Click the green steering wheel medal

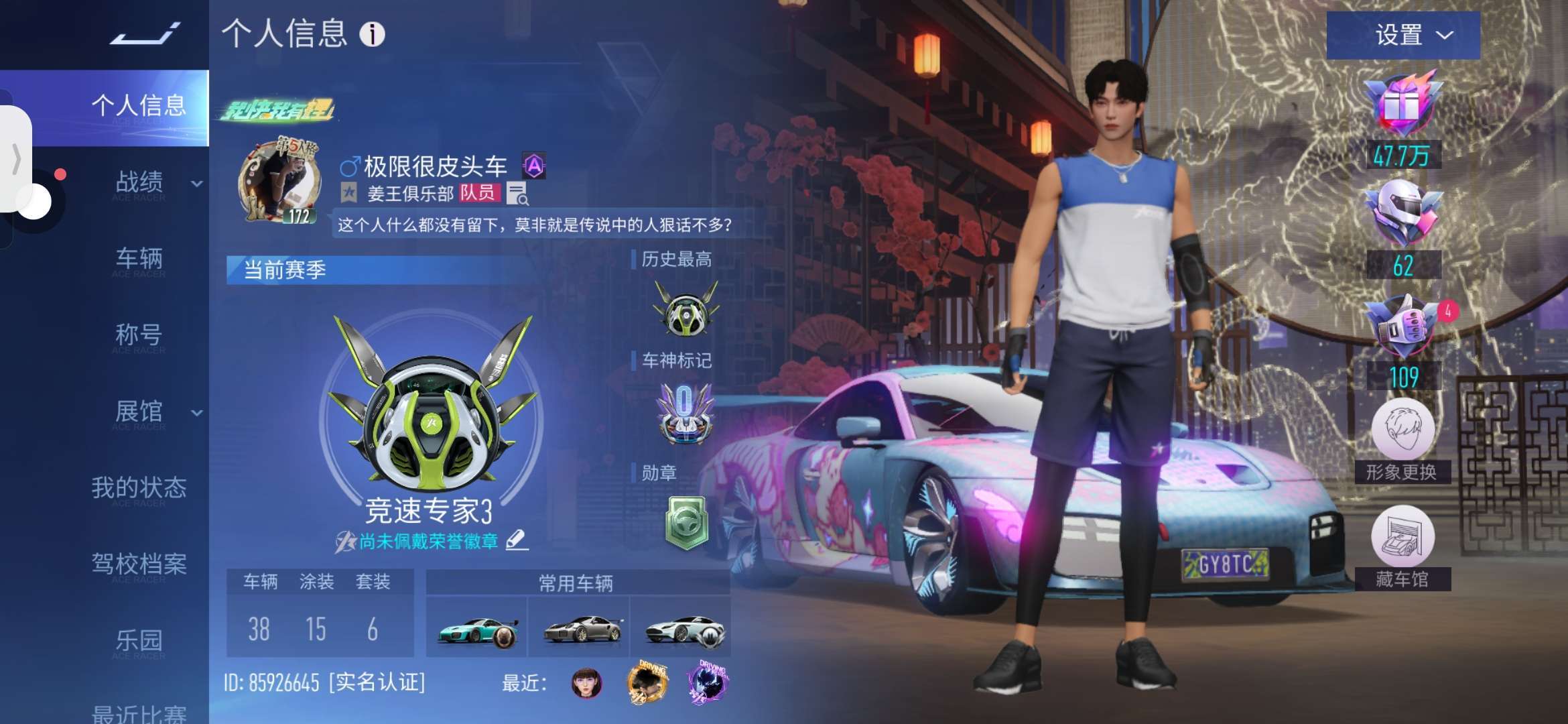686,523
